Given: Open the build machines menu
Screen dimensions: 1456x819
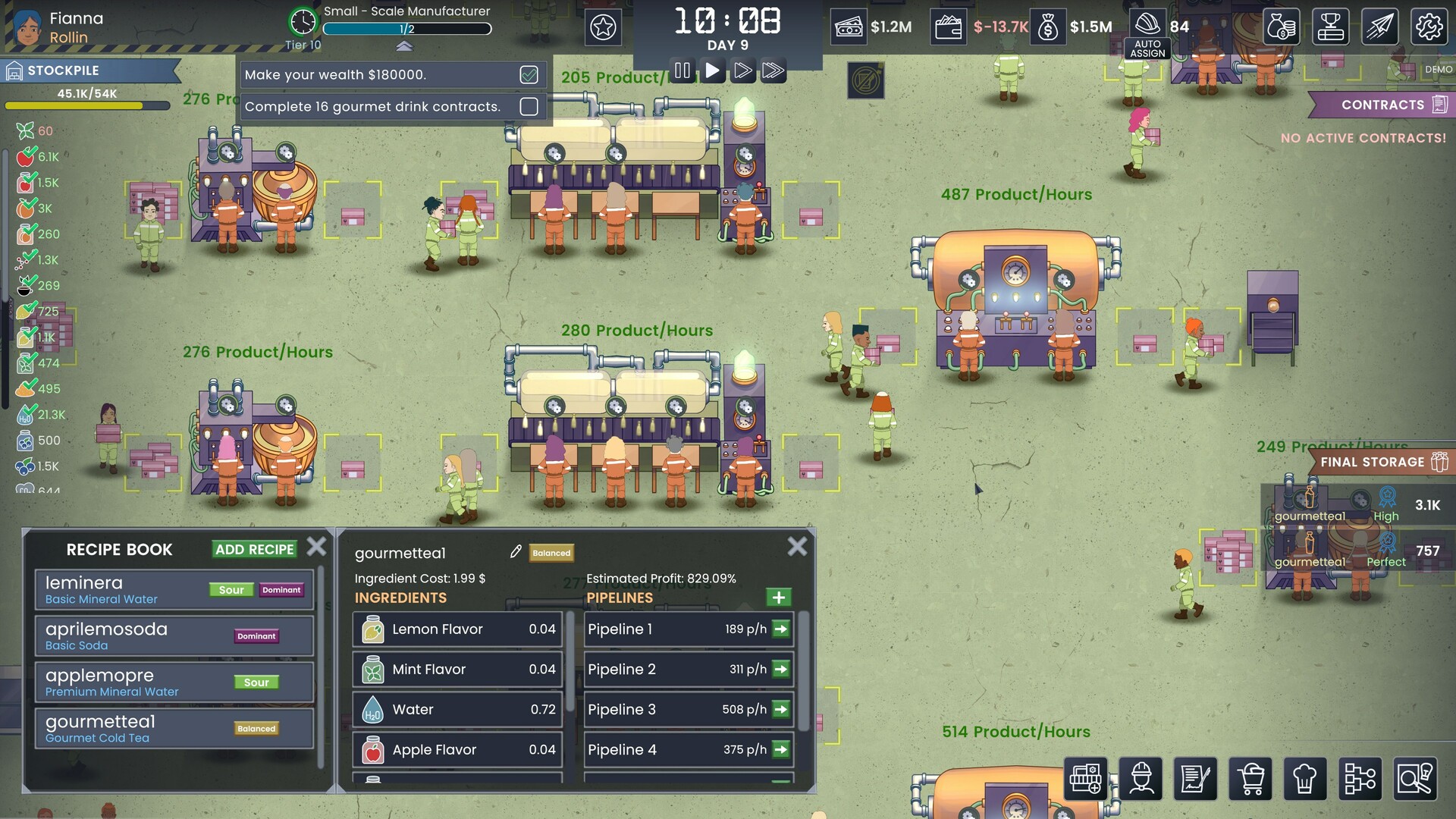Looking at the screenshot, I should point(1086,778).
